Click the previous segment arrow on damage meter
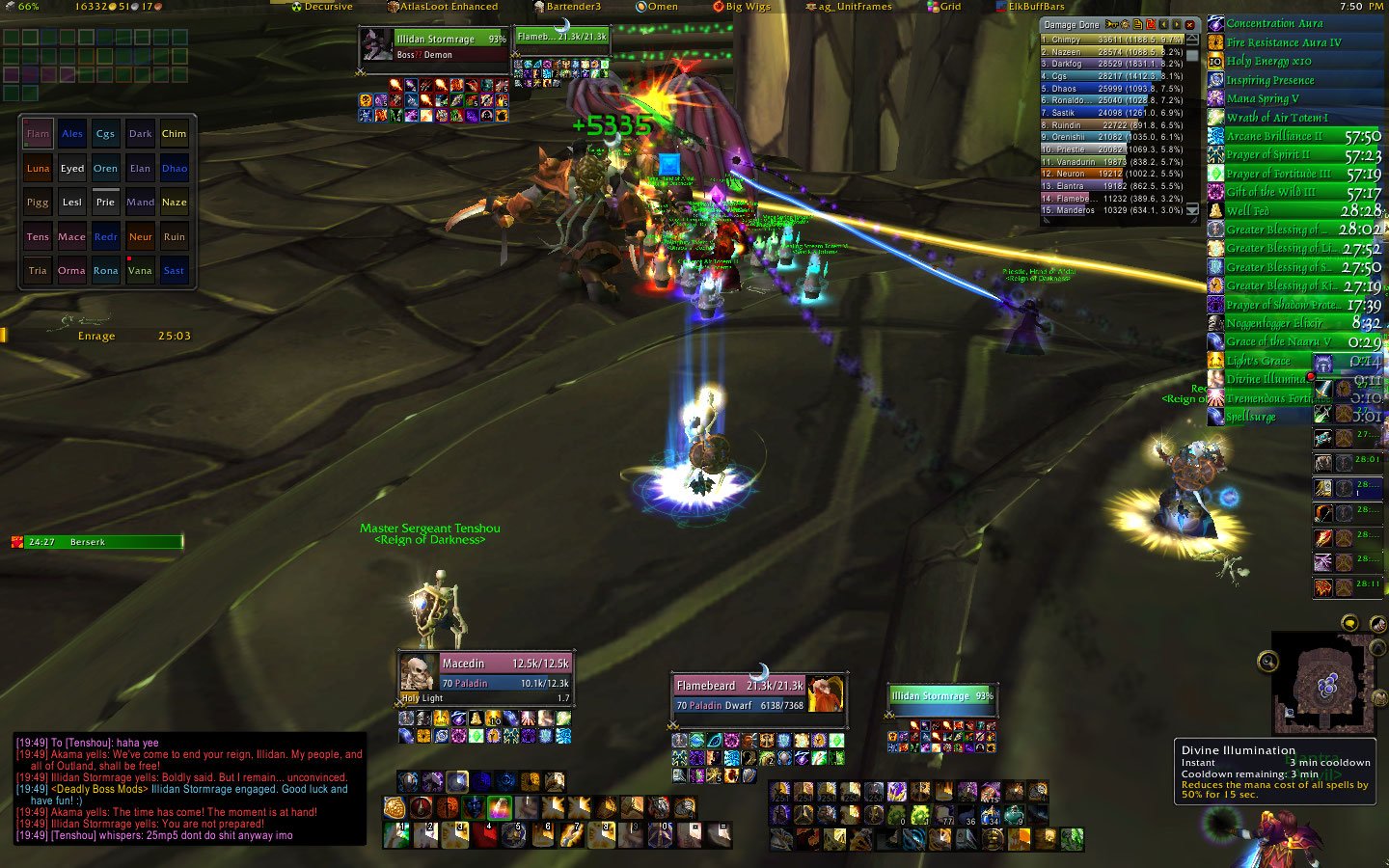Viewport: 1389px width, 868px height. coord(1163,23)
